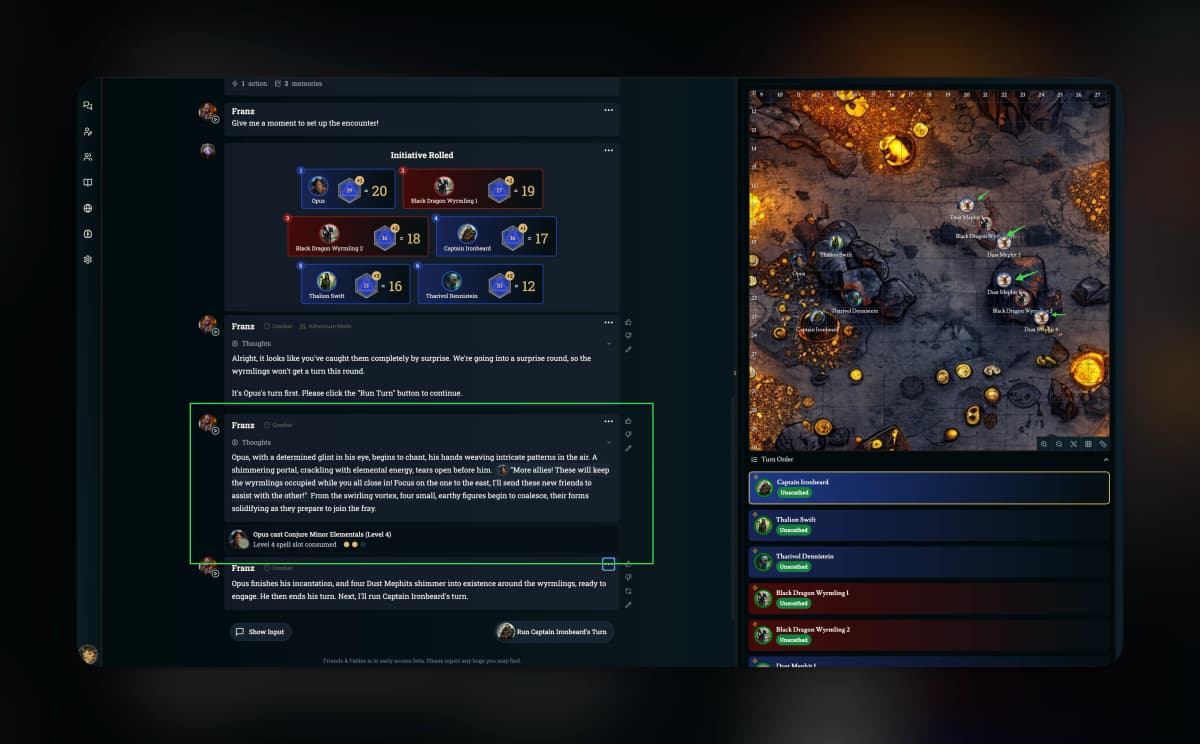Zoom in on the battle map
This screenshot has width=1200, height=744.
1044,443
